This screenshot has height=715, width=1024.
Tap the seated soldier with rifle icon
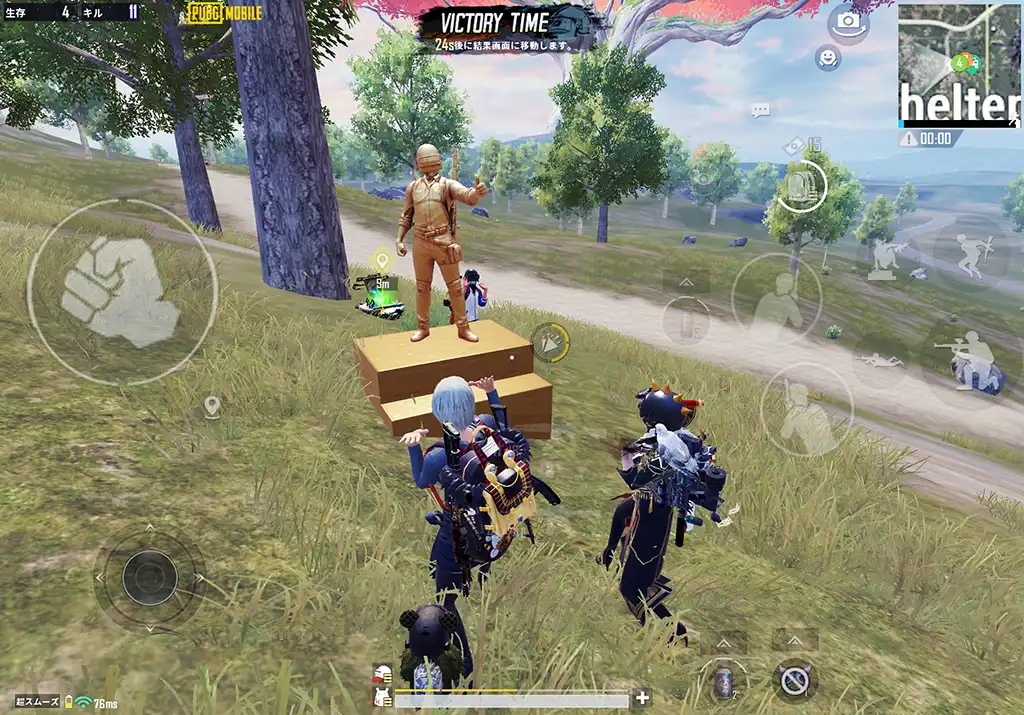point(884,259)
